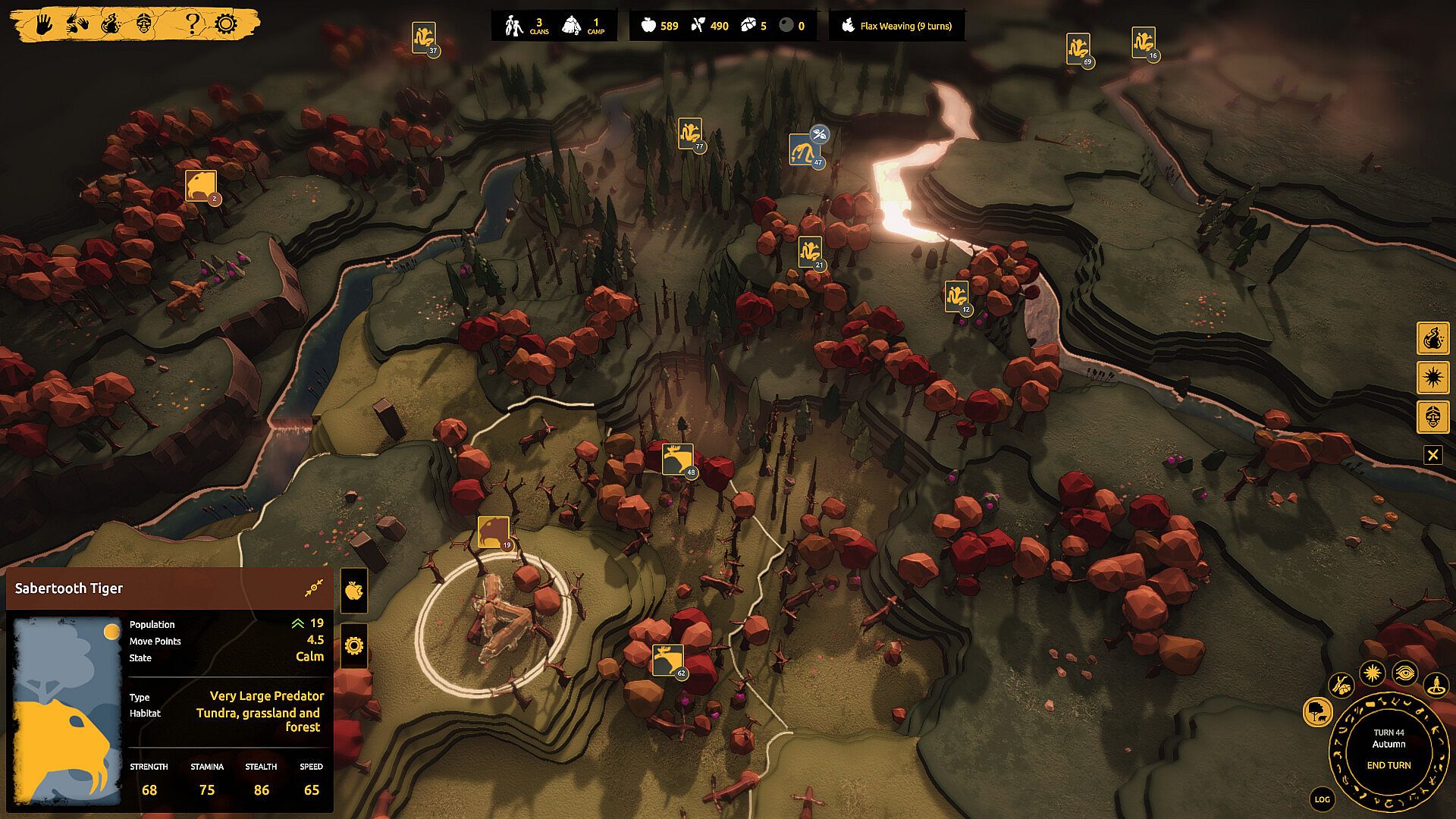The height and width of the screenshot is (819, 1456).
Task: Close the side button panel with X
Action: coord(1432,455)
